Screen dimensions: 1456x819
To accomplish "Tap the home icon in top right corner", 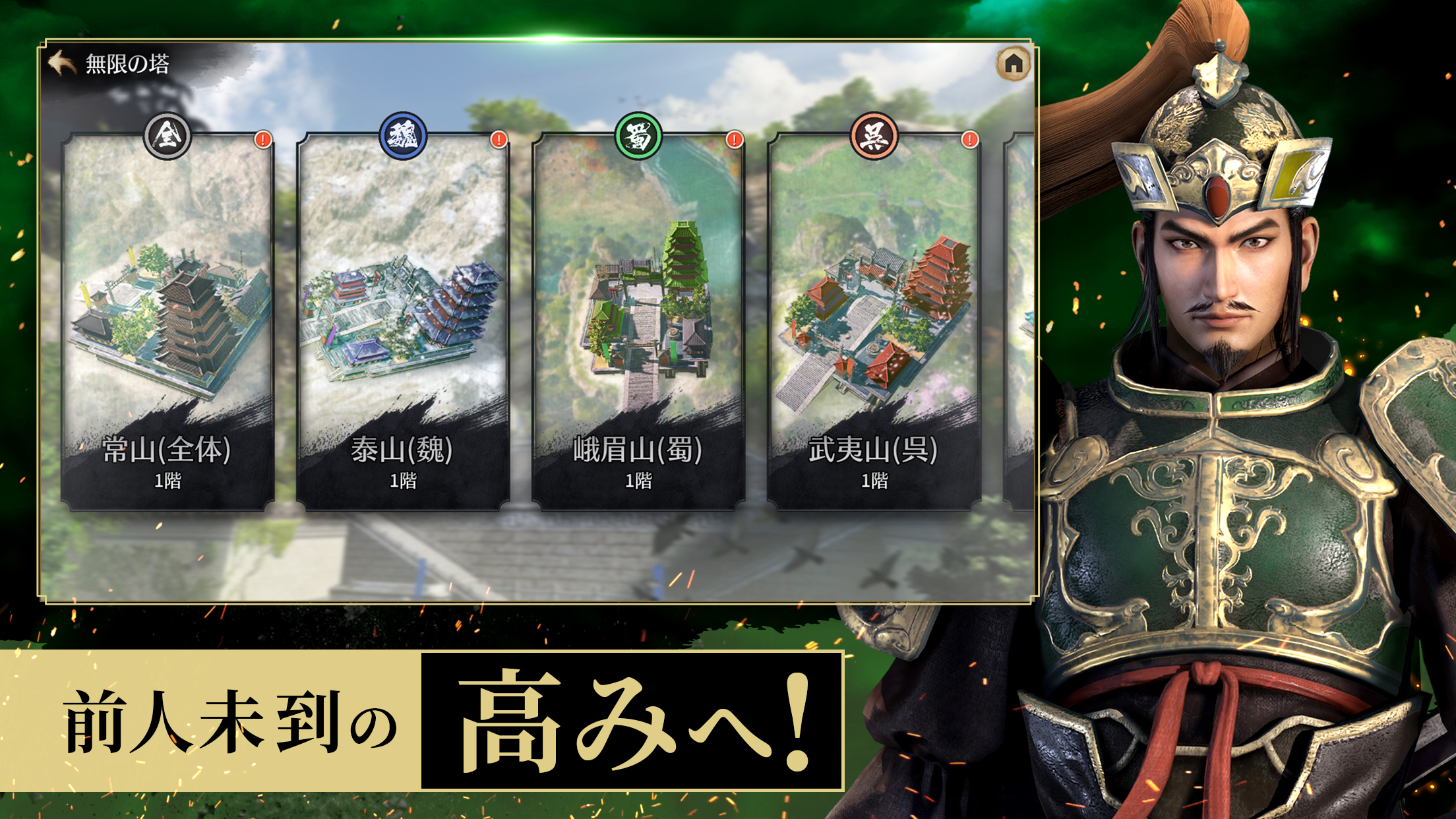I will click(1014, 63).
